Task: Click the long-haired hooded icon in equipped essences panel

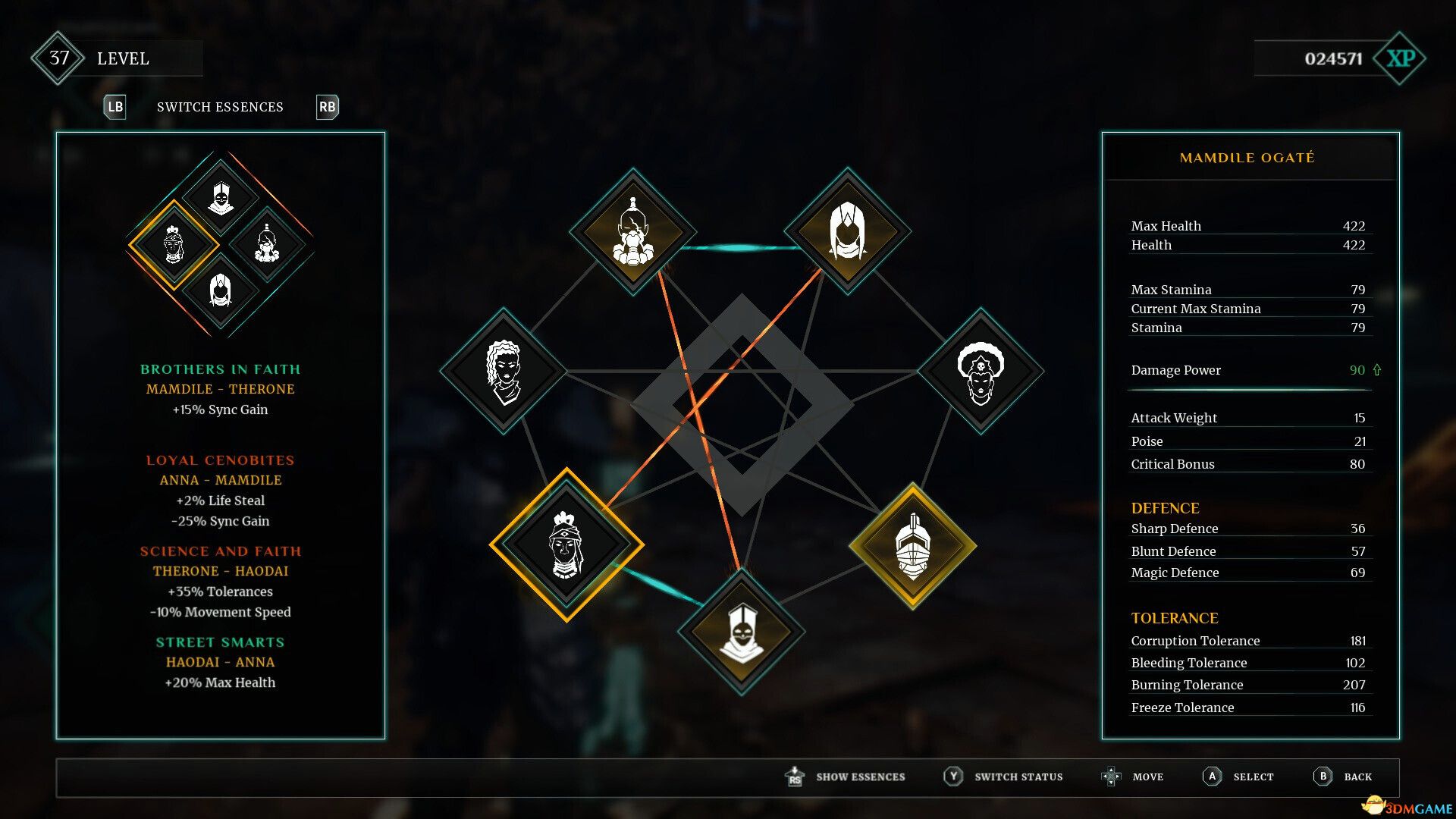Action: [221, 291]
